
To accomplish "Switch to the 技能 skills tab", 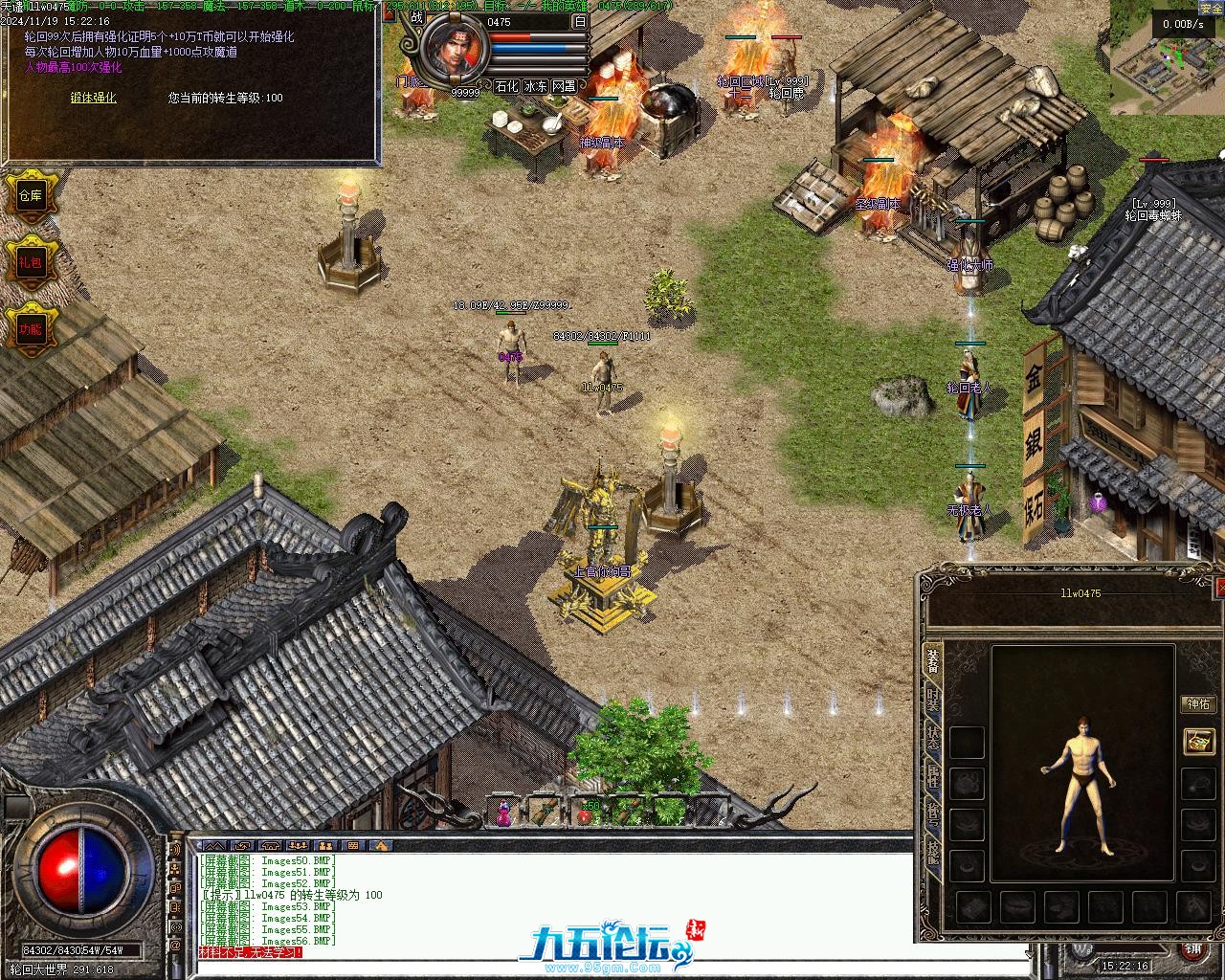I will [x=932, y=854].
